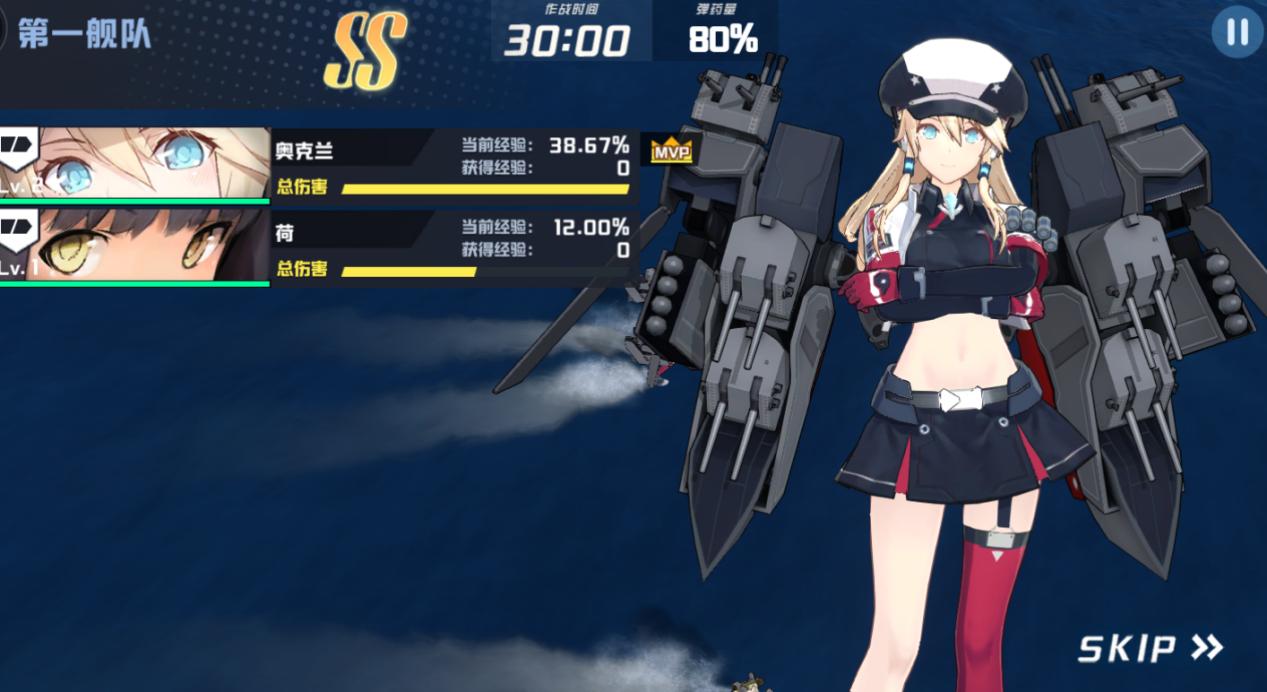
Task: Skip the battle results animation
Action: [x=1149, y=648]
